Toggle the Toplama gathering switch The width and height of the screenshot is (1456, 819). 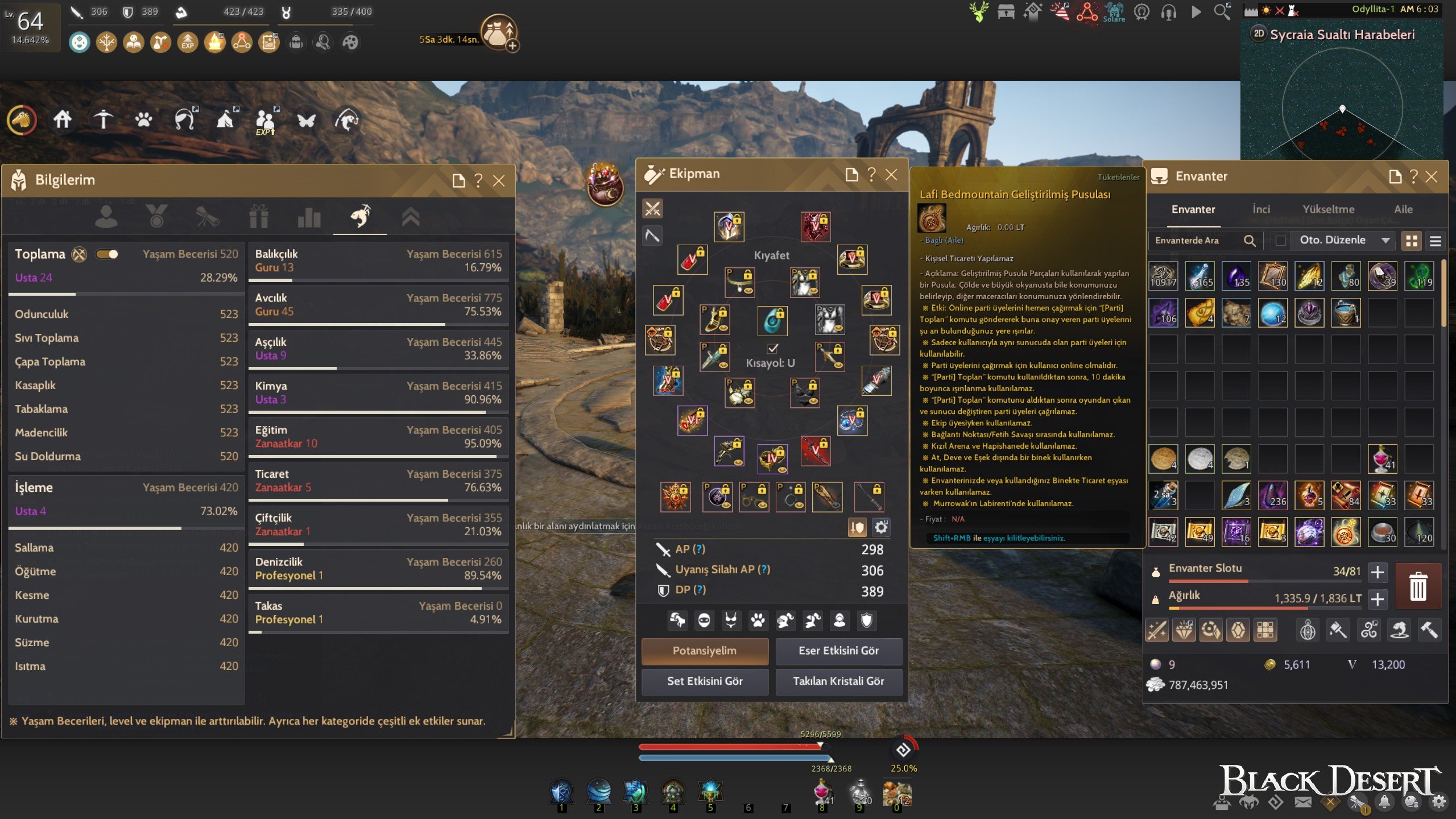tap(107, 254)
